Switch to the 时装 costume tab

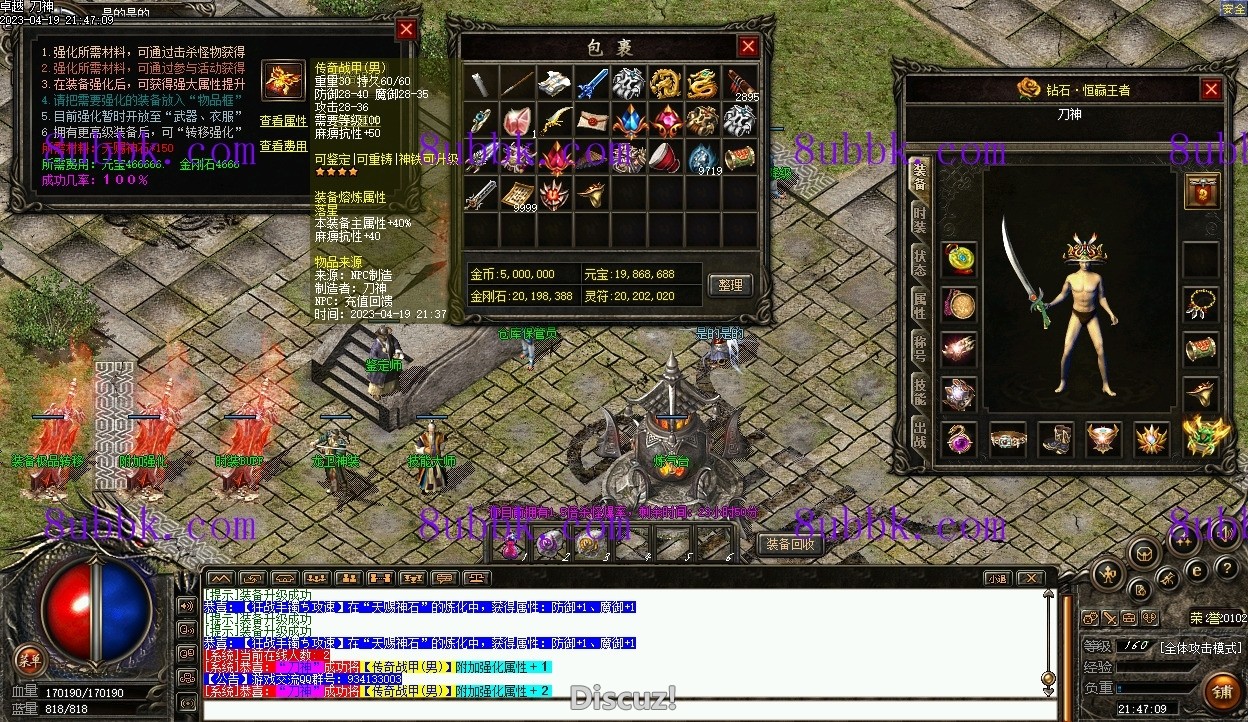(x=919, y=221)
